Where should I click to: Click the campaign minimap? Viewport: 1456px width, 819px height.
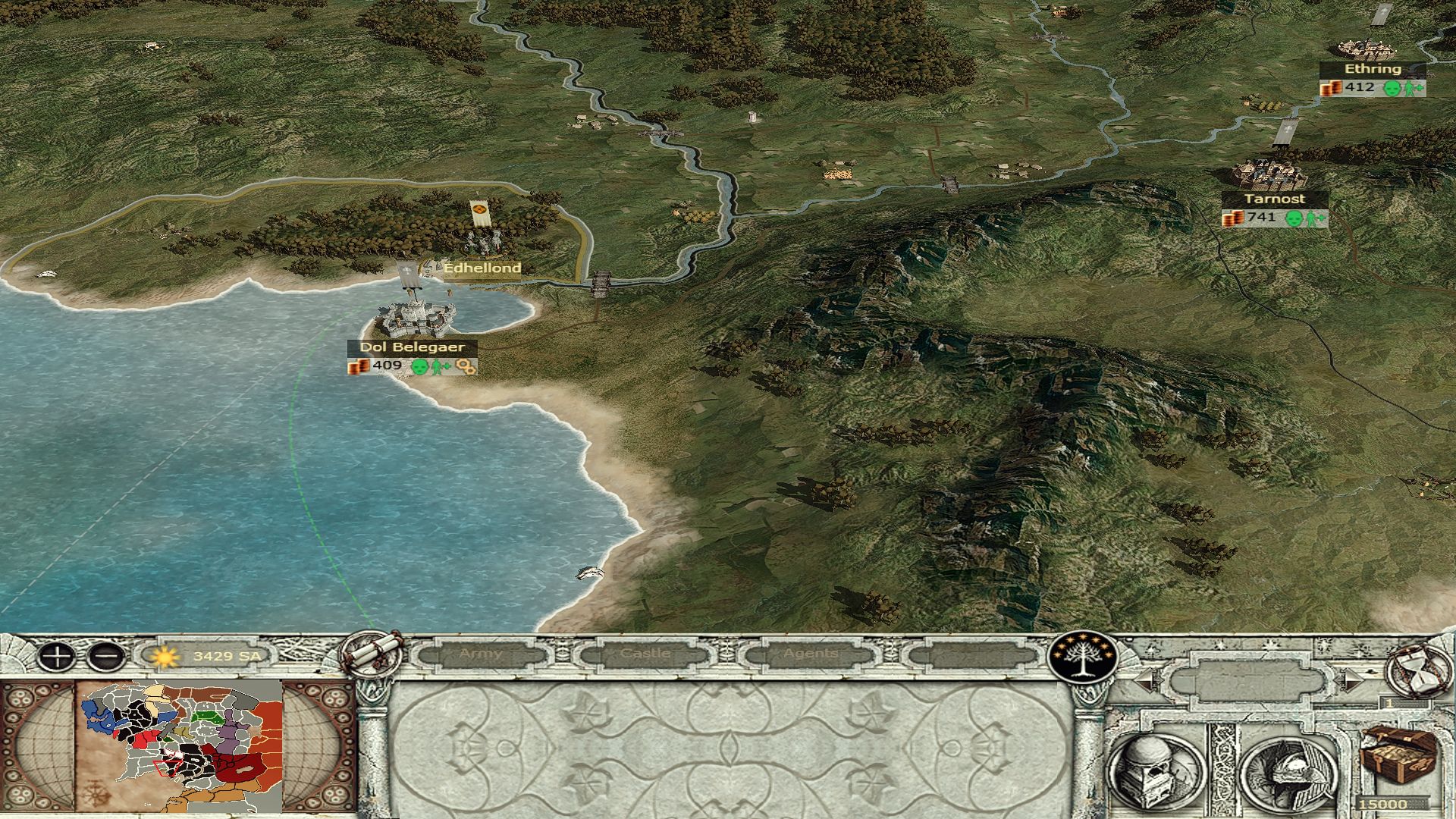coord(180,747)
